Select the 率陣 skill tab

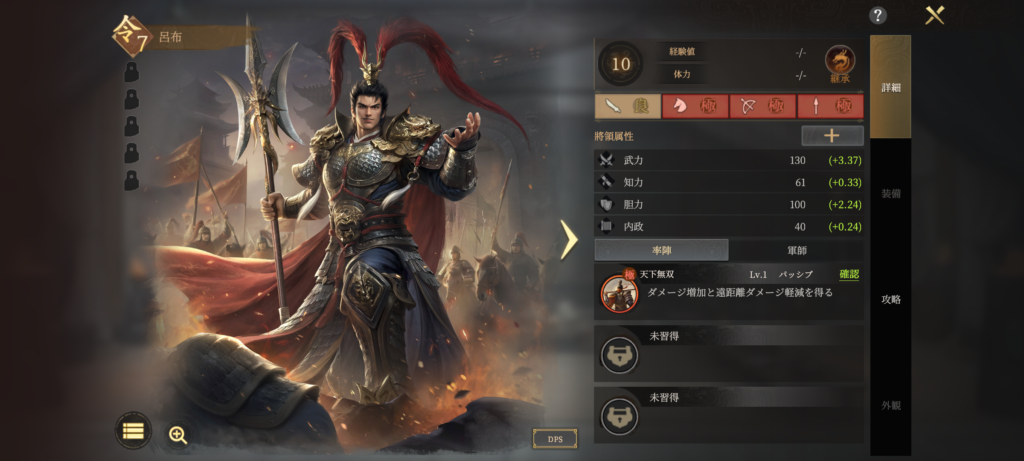661,250
